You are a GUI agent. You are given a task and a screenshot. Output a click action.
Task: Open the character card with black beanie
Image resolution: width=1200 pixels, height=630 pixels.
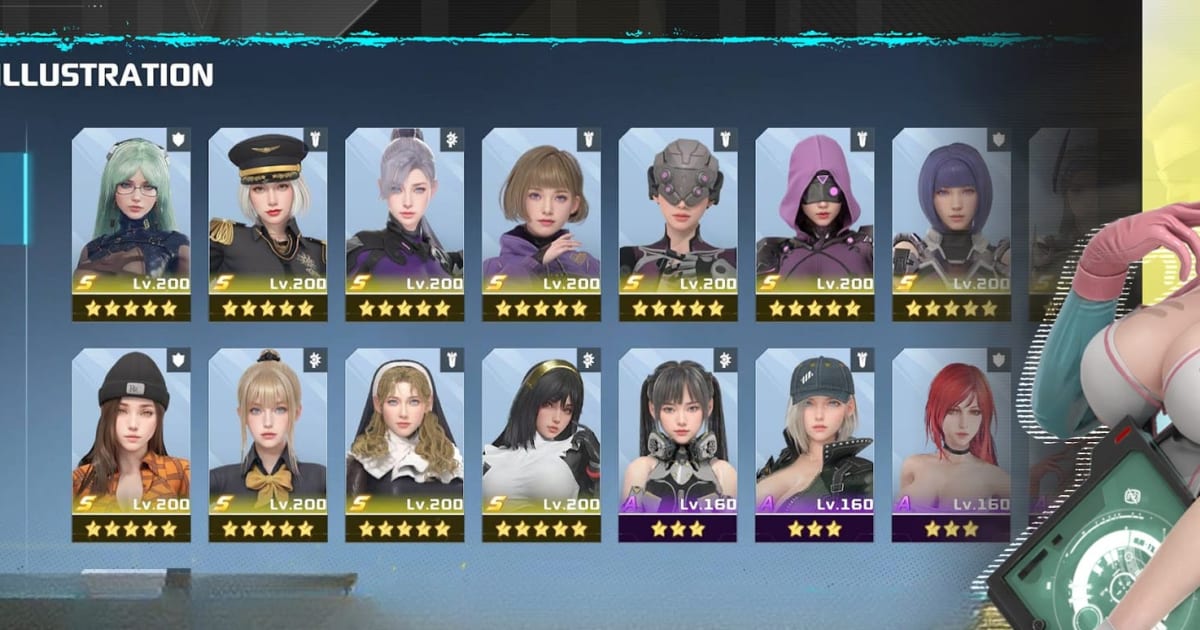coord(131,443)
